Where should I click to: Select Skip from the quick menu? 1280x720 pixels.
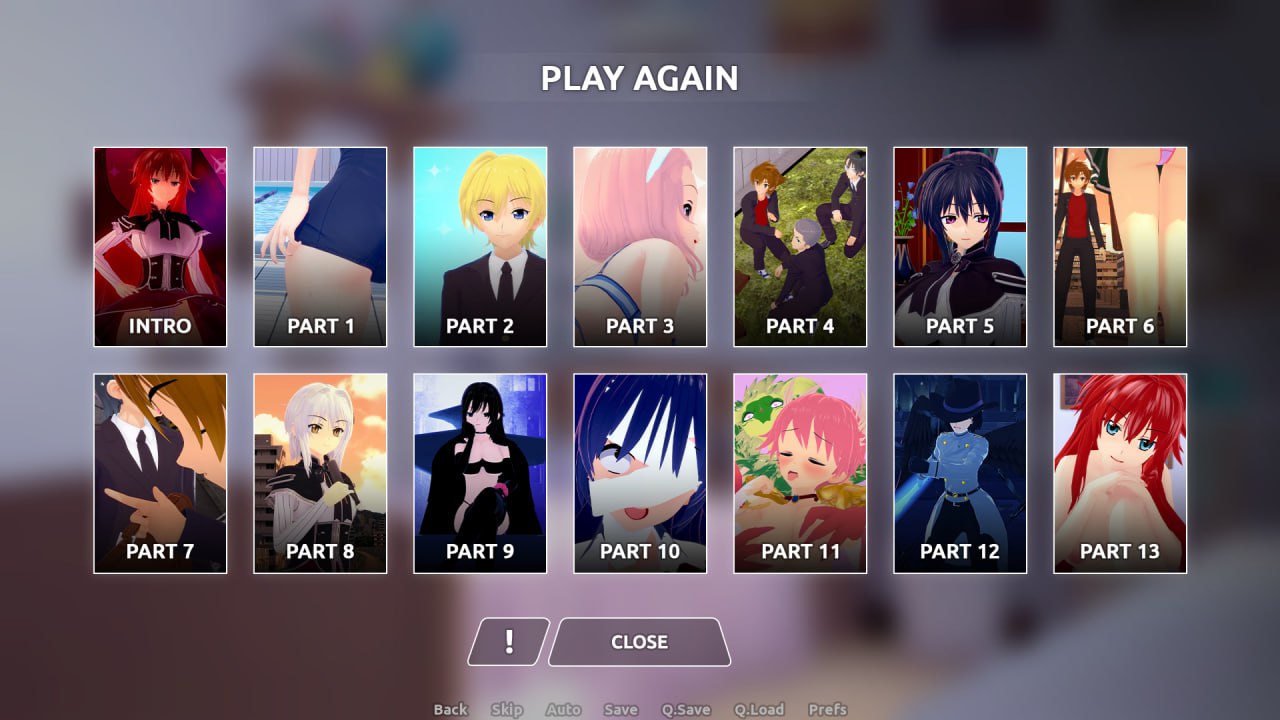tap(507, 709)
